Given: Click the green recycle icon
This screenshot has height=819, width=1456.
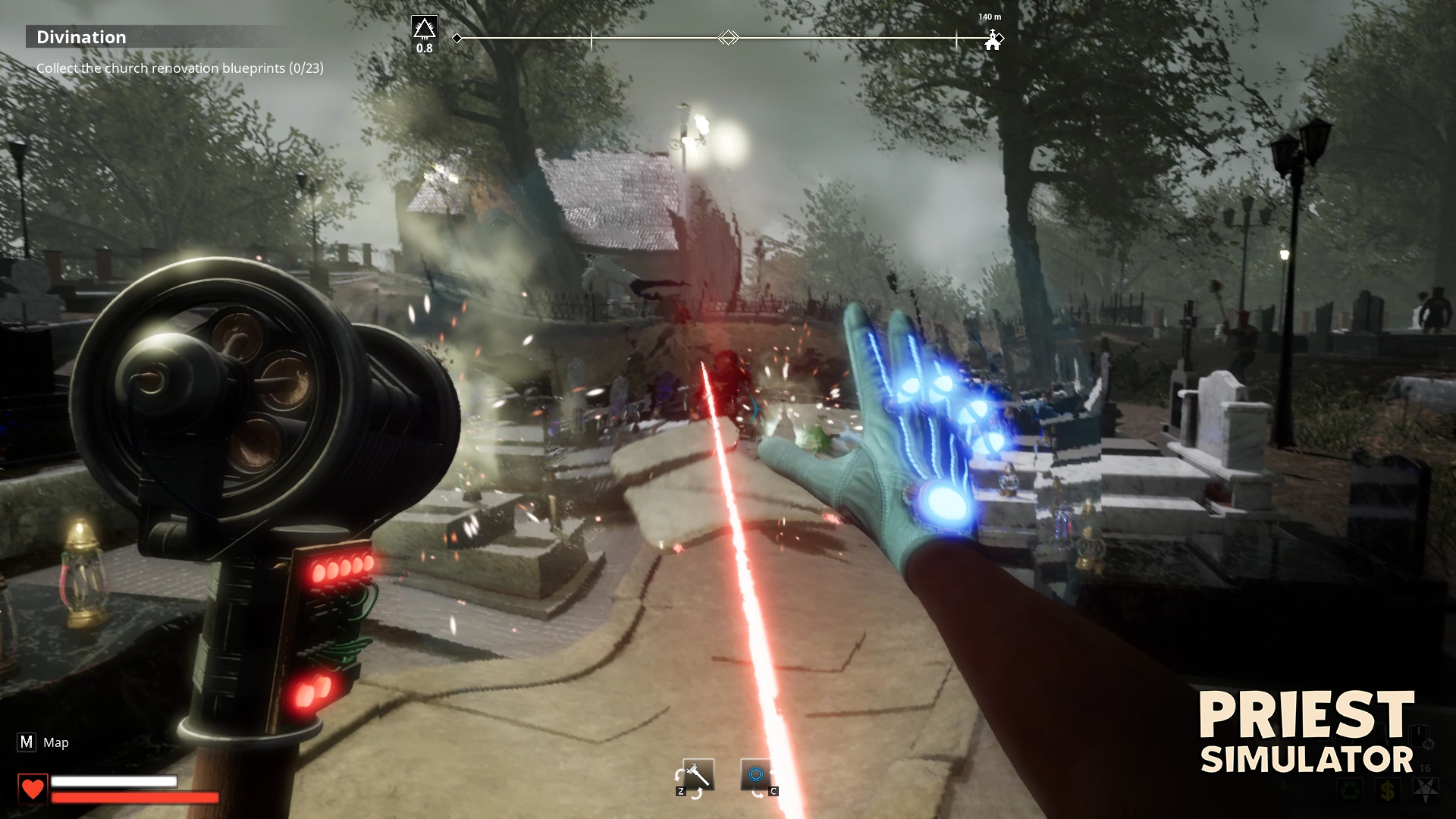Looking at the screenshot, I should pos(1349,791).
